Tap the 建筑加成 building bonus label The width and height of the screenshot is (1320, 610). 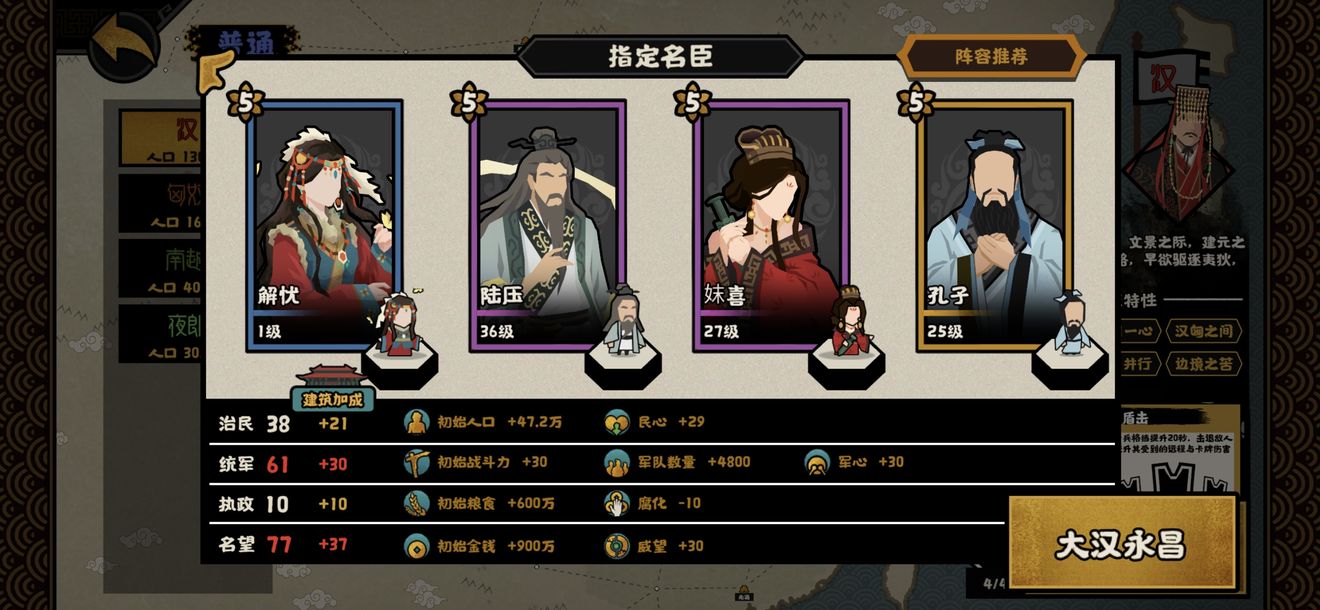click(x=333, y=399)
